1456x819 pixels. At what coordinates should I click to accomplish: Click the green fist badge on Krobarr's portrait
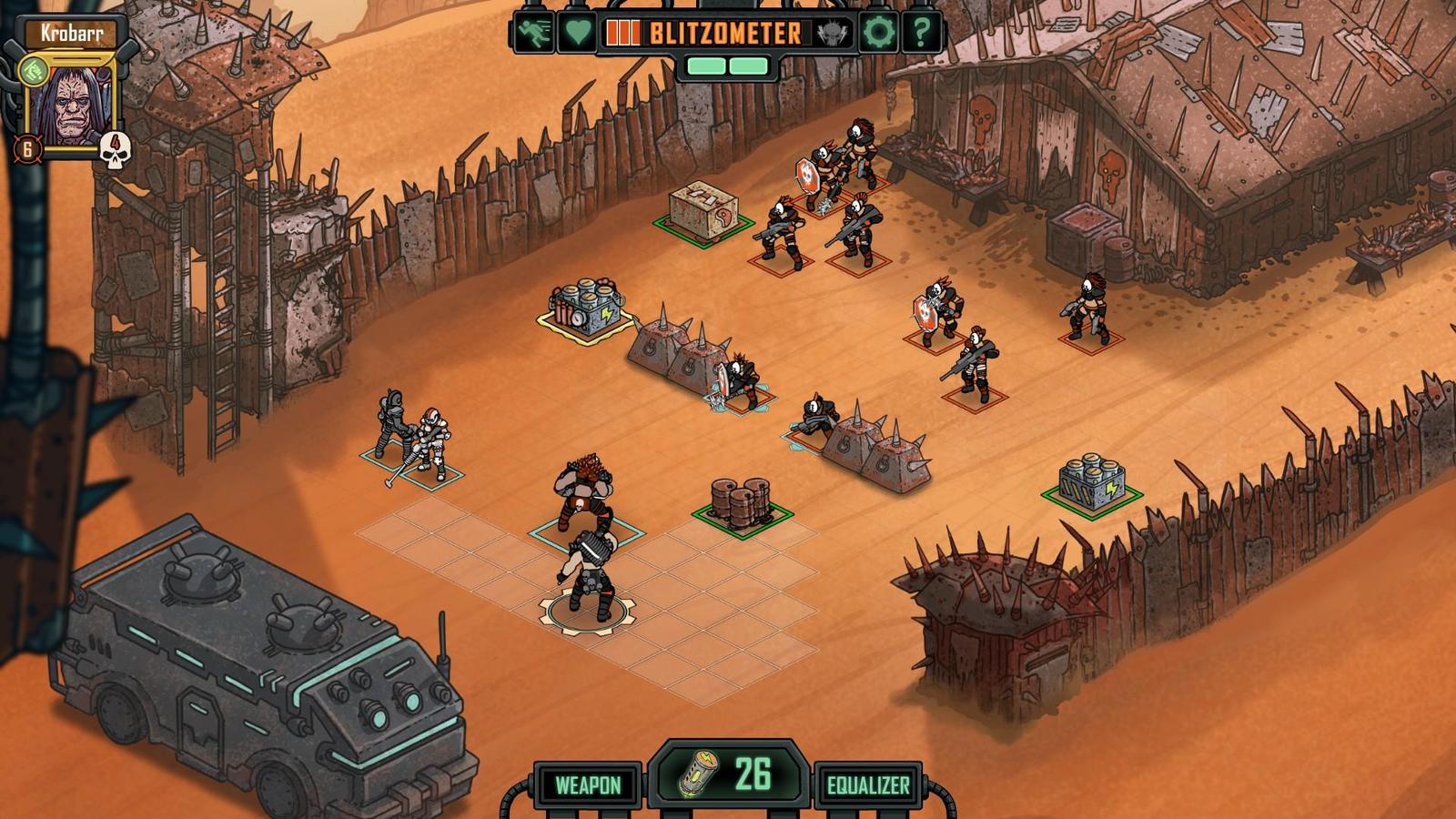pyautogui.click(x=35, y=69)
